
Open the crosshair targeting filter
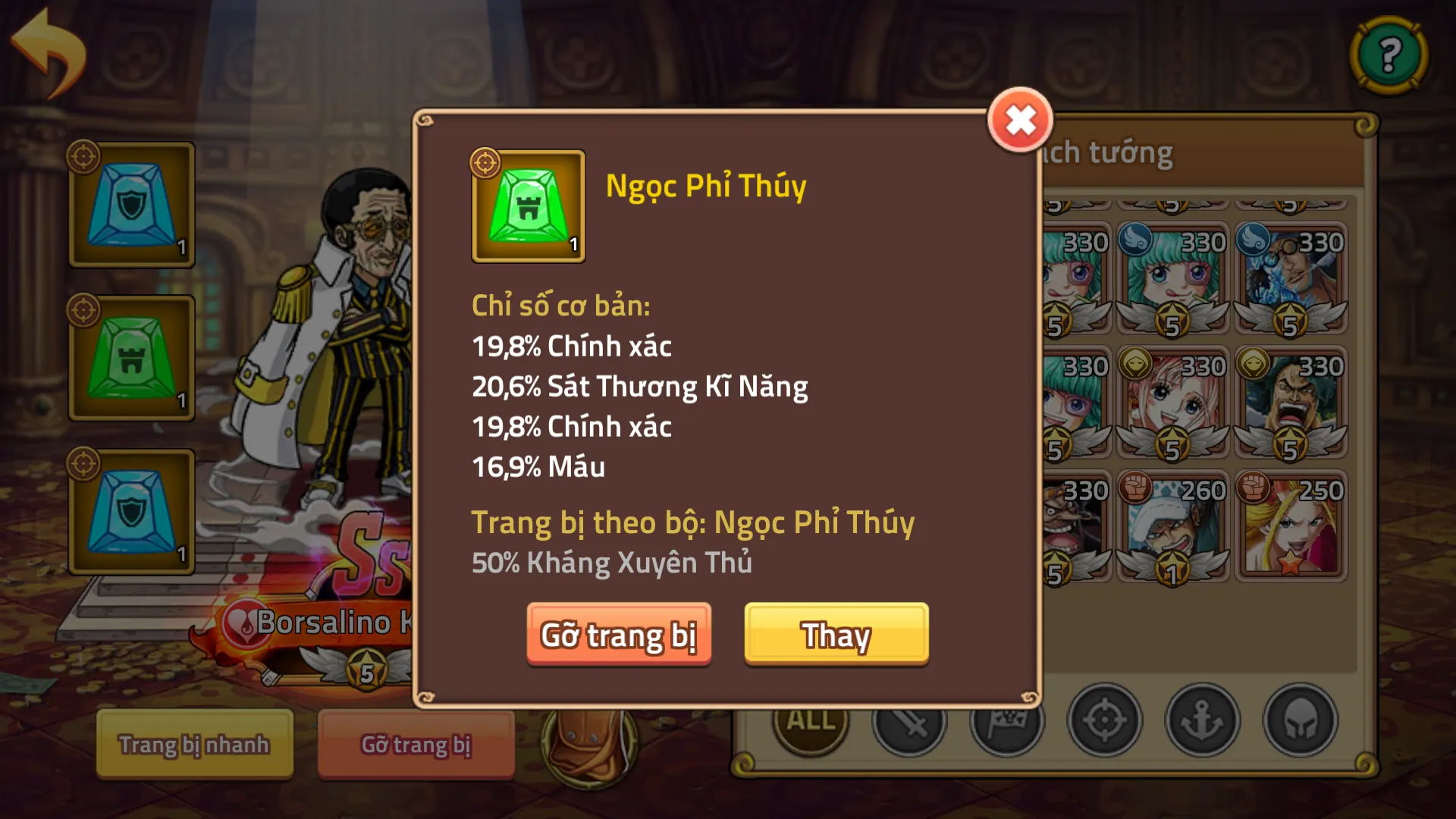[x=1104, y=721]
